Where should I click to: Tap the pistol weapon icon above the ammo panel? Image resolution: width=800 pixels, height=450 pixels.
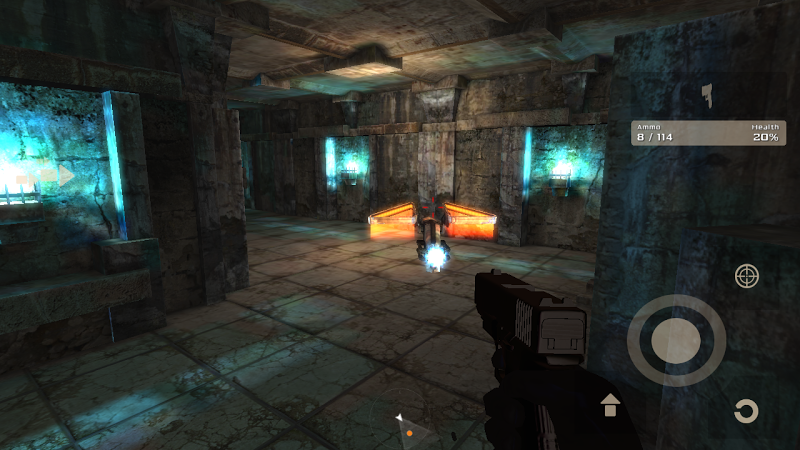tap(708, 96)
